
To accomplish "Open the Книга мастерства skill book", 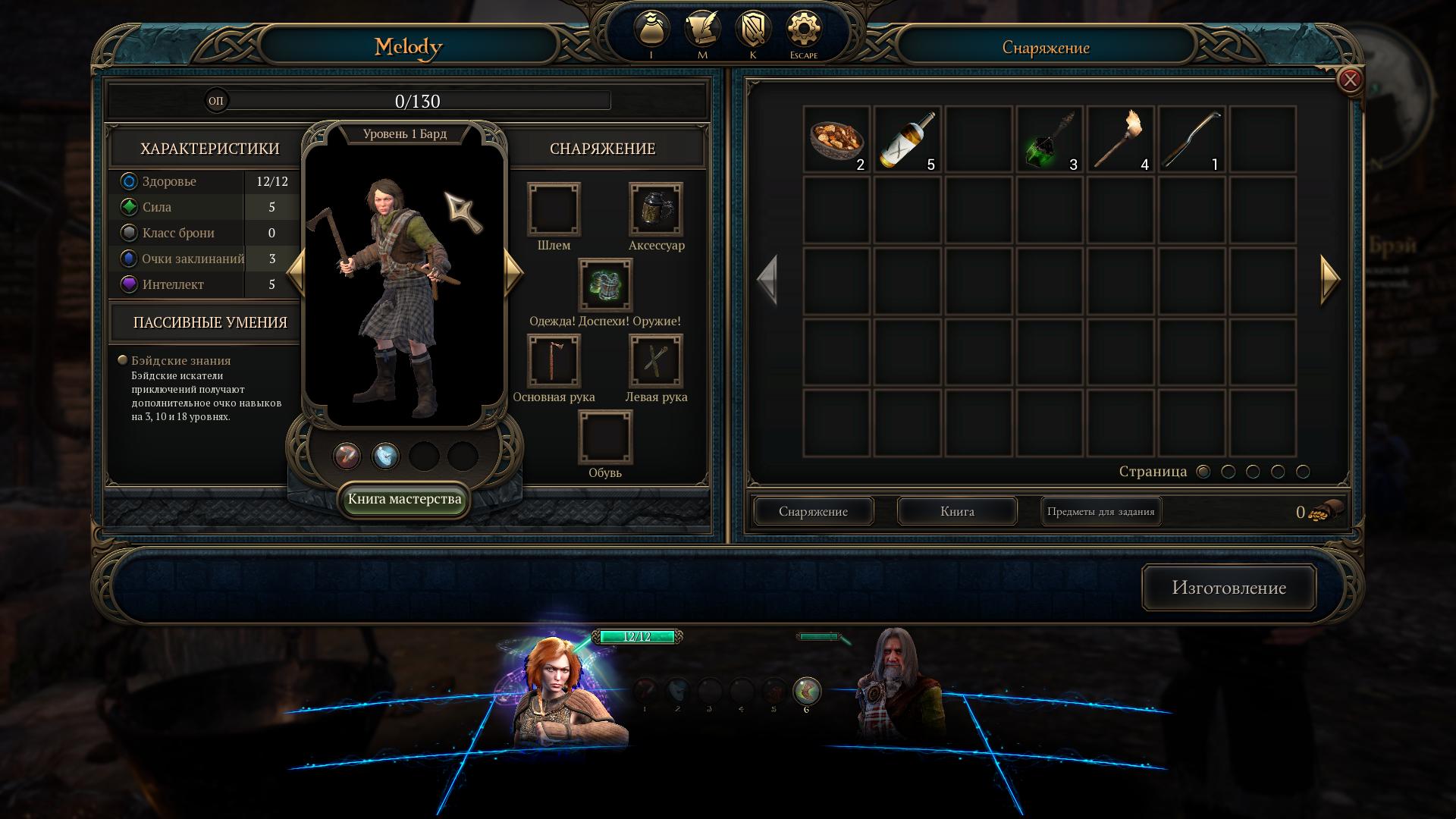I will [x=404, y=500].
